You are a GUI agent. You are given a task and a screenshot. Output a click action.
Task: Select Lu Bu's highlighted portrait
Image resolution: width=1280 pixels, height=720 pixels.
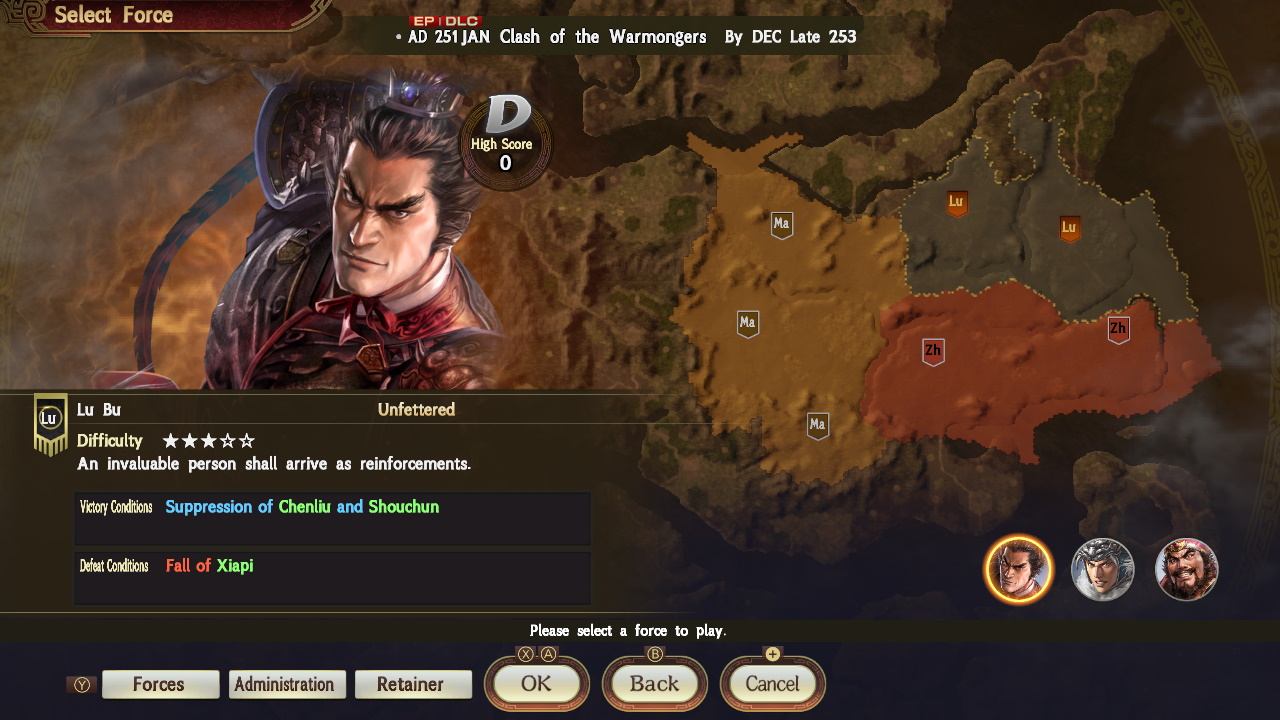click(x=1018, y=569)
